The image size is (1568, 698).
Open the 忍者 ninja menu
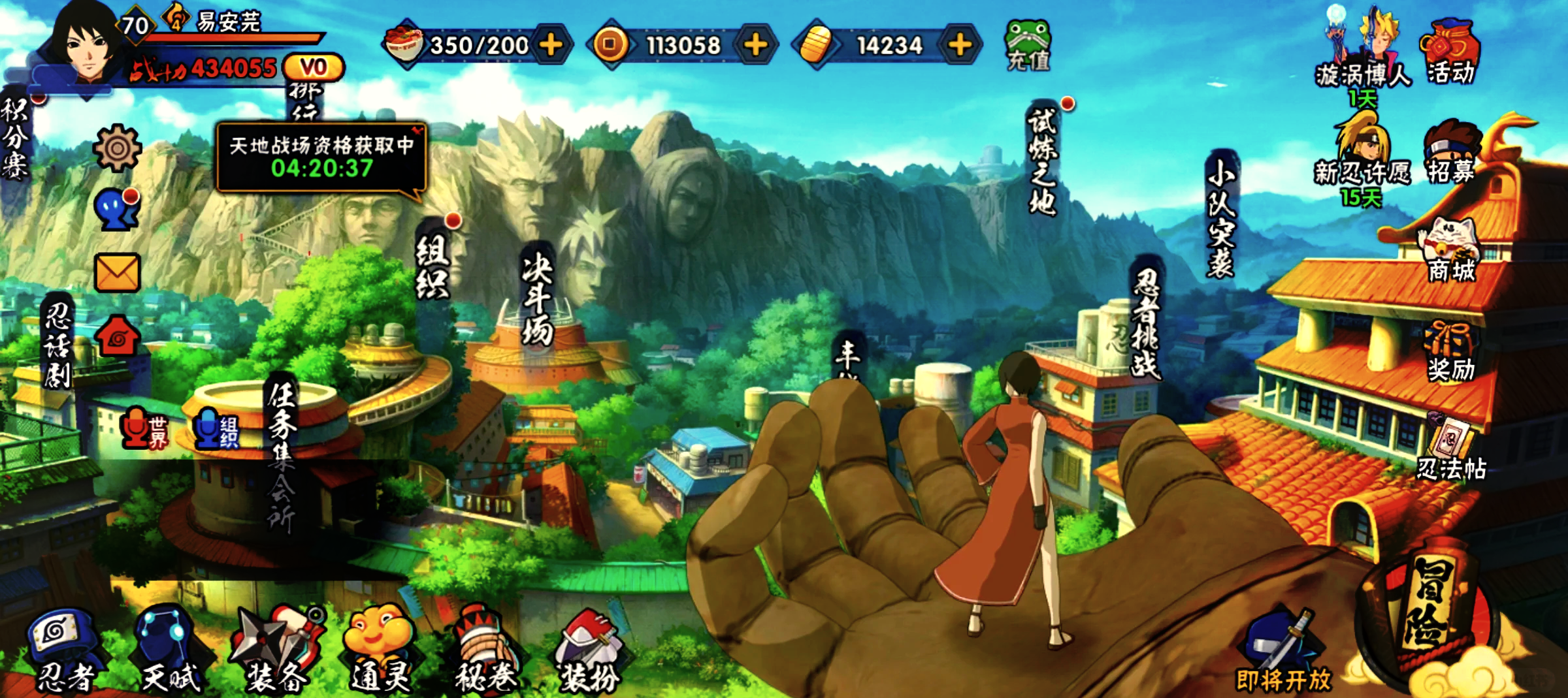[x=63, y=651]
